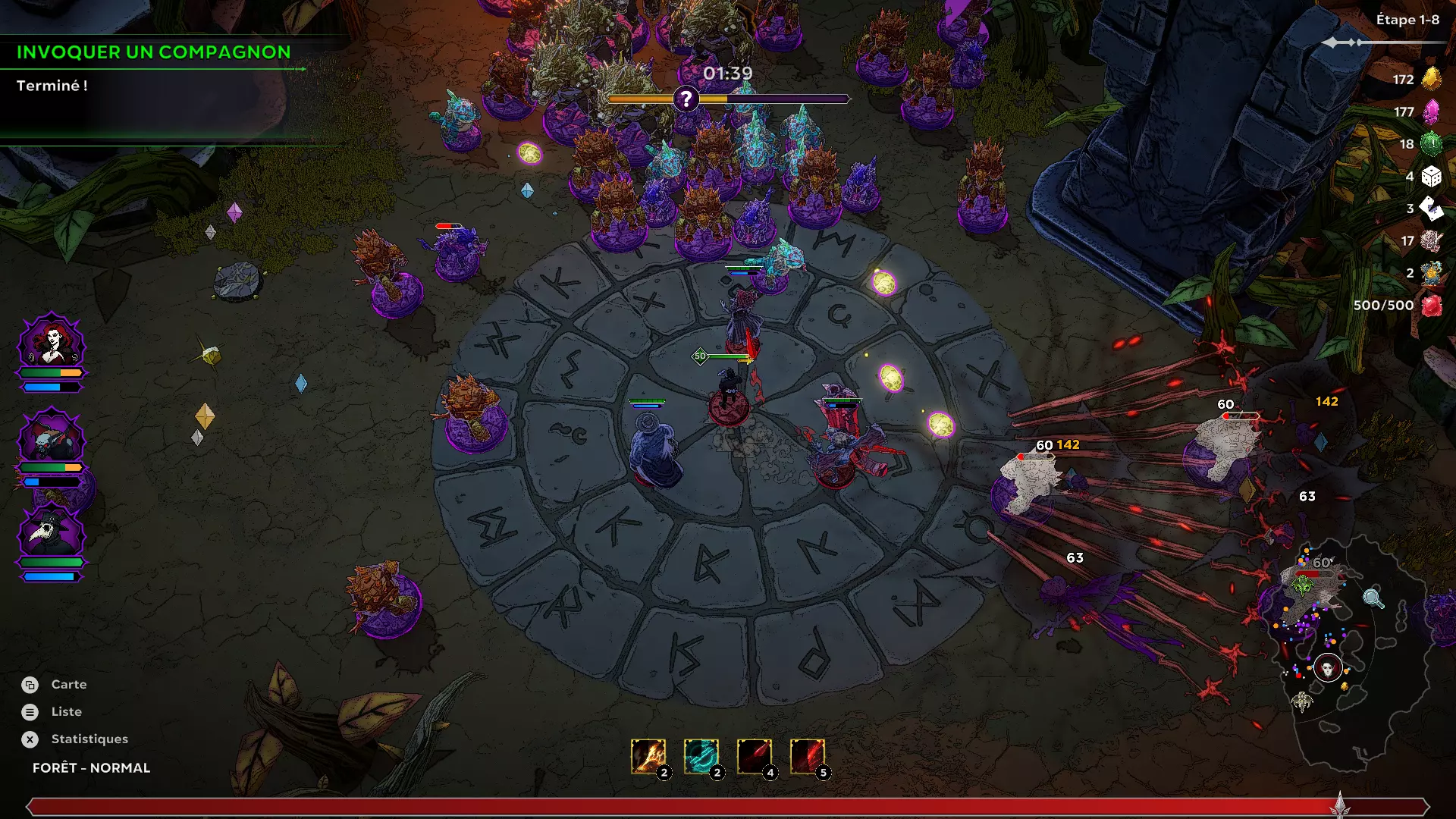Select the white dice reroll icon
Screen dimensions: 1456x819
(x=1431, y=177)
